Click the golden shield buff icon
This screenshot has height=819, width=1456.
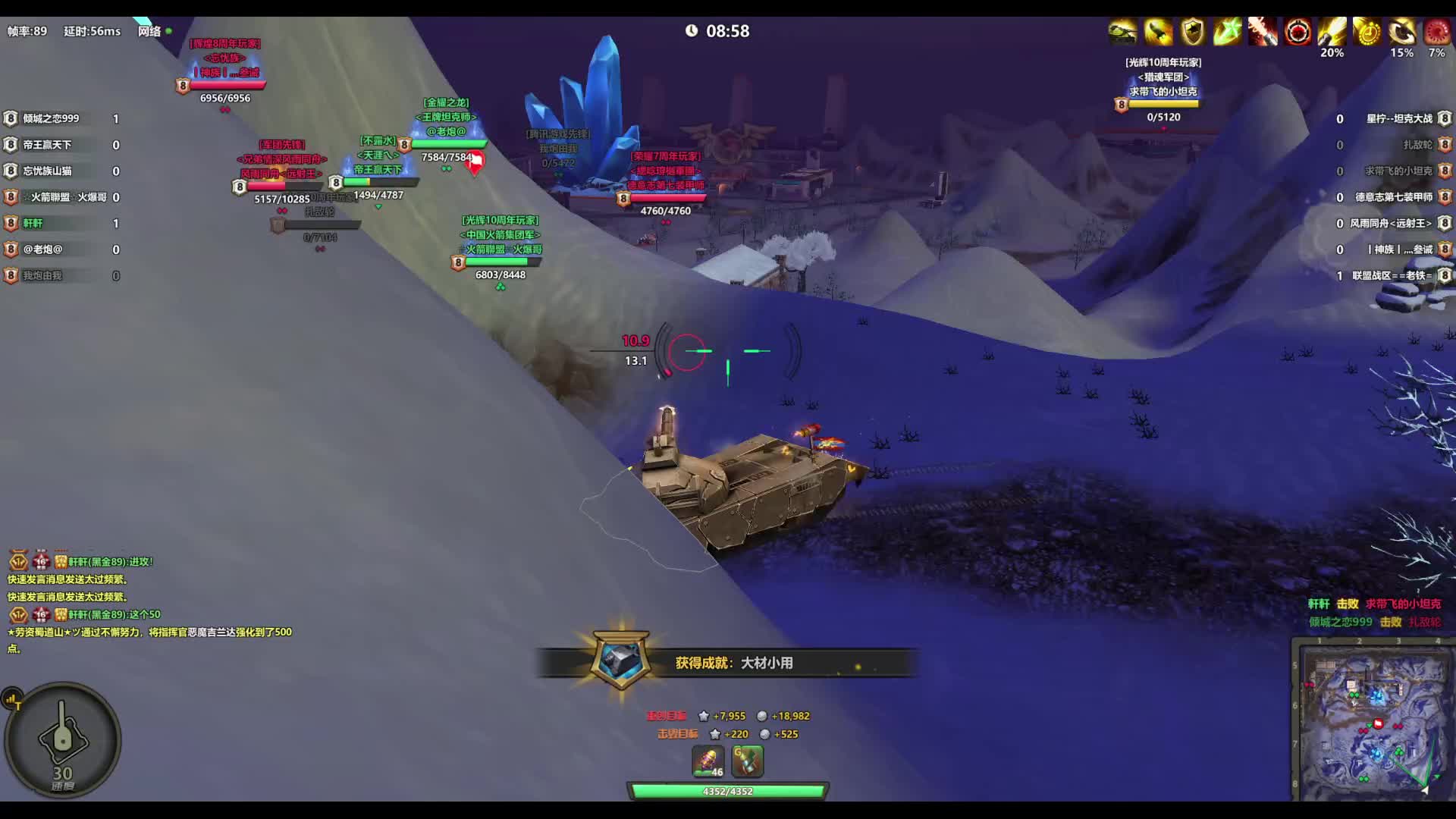tap(1193, 33)
